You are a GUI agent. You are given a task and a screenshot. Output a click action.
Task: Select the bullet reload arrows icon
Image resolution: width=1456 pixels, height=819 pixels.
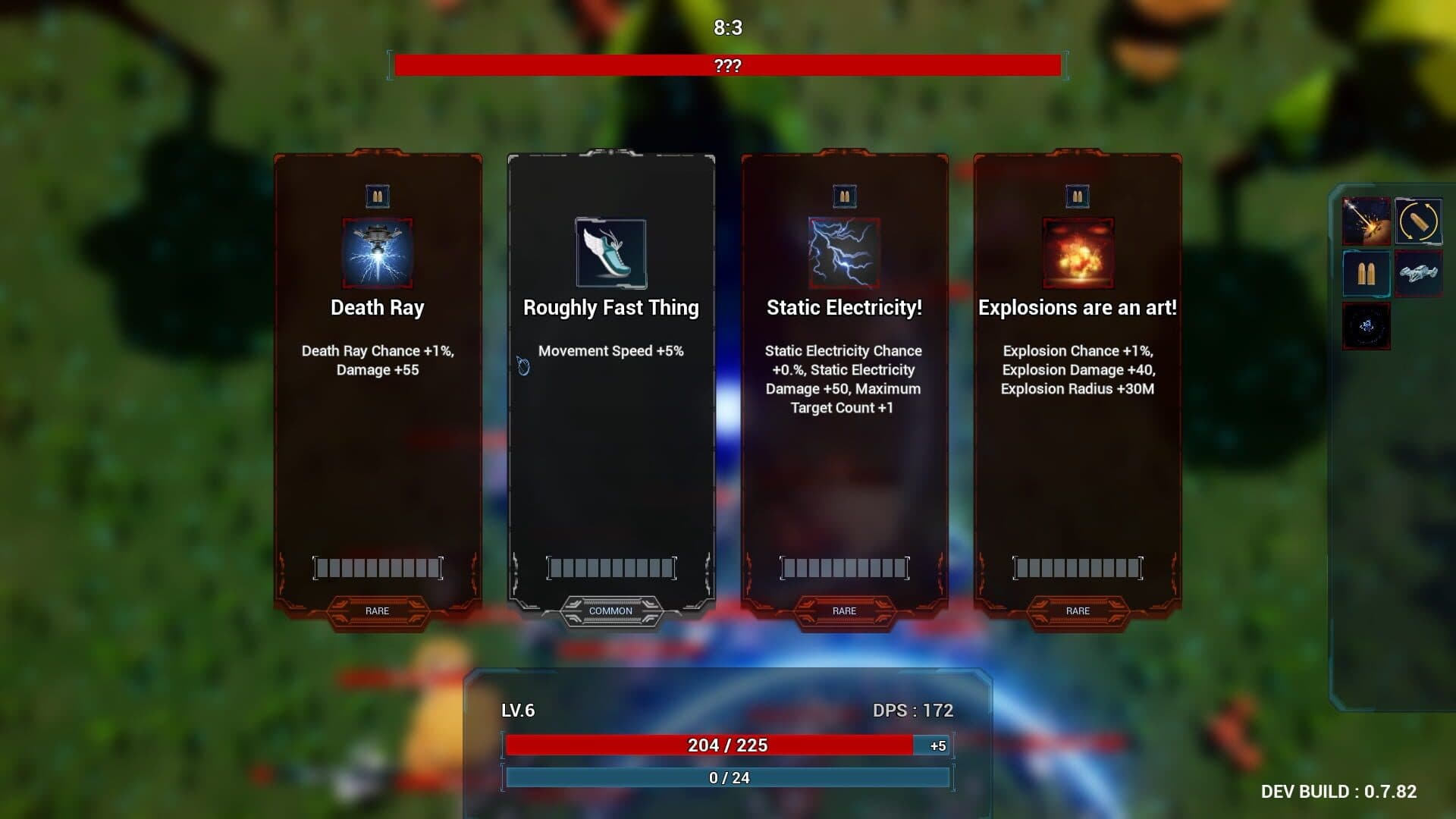[1418, 221]
